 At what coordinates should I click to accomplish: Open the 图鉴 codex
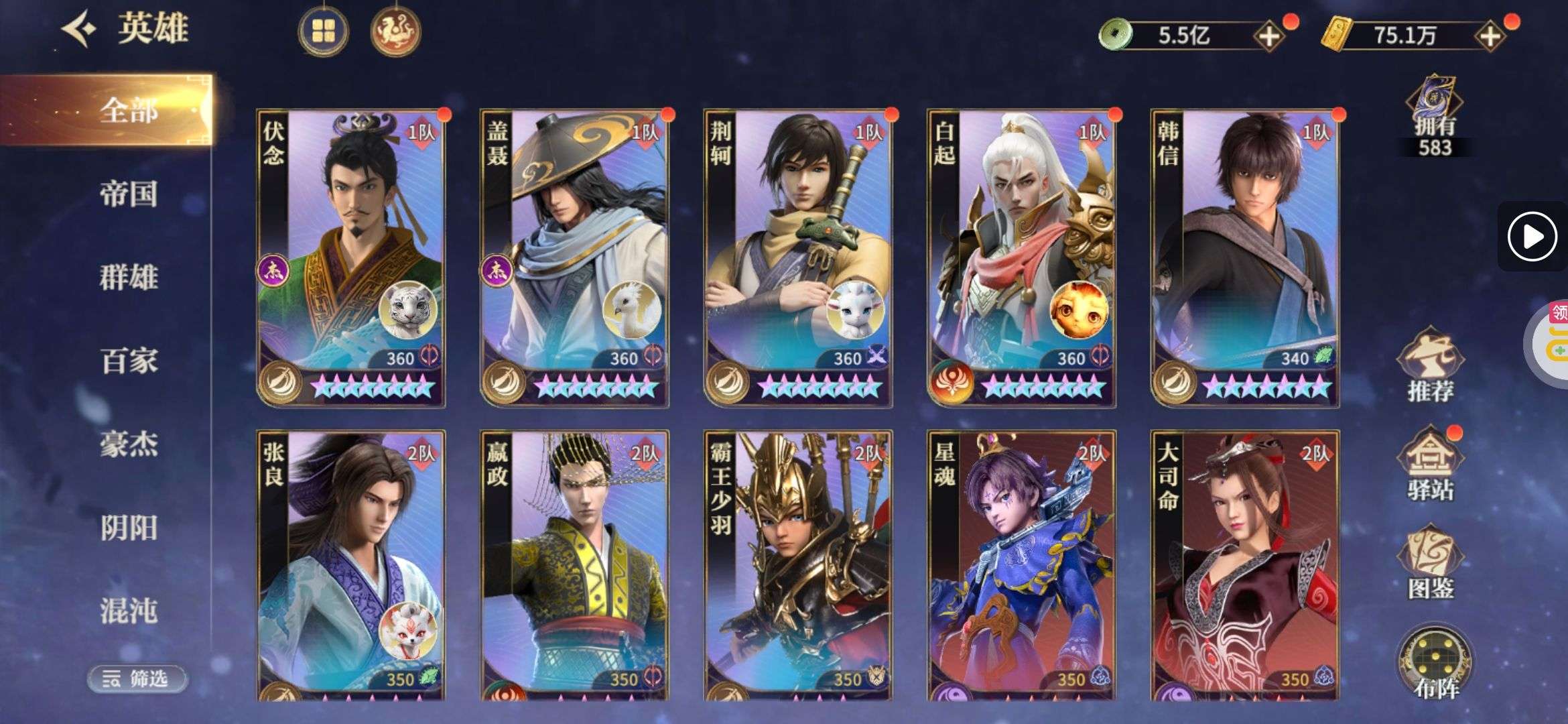pos(1430,564)
